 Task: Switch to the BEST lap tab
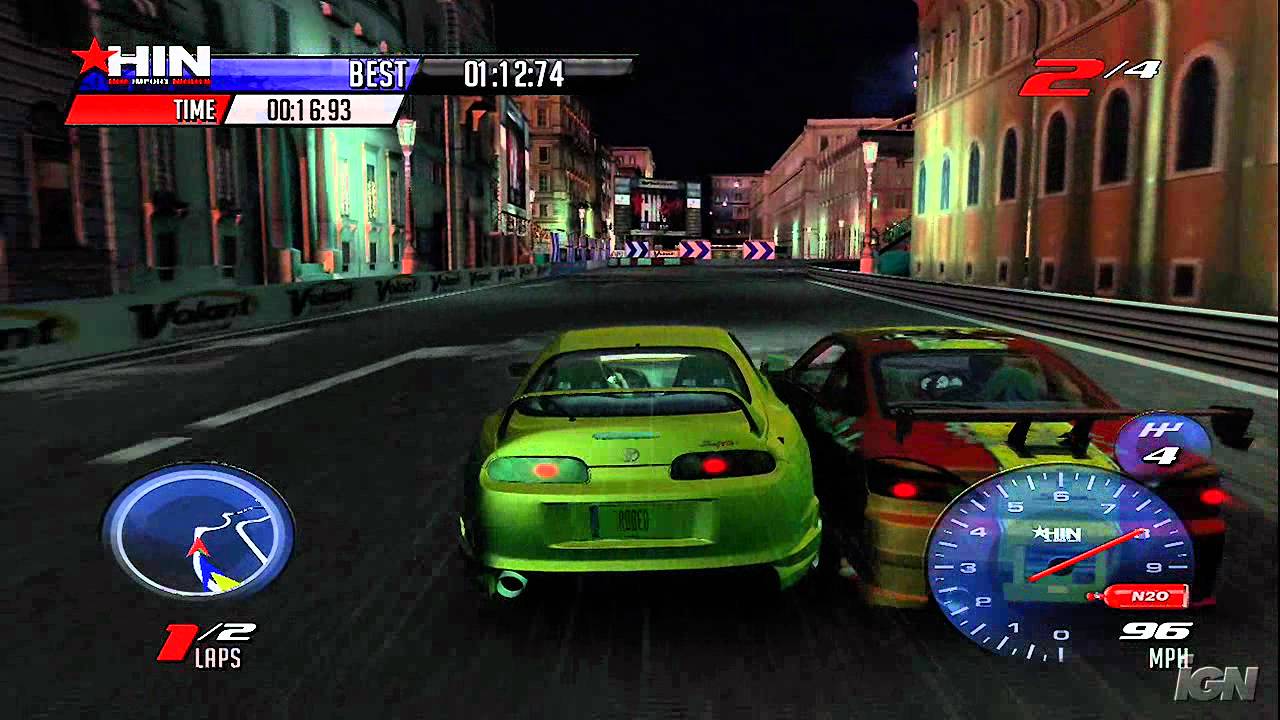[378, 72]
